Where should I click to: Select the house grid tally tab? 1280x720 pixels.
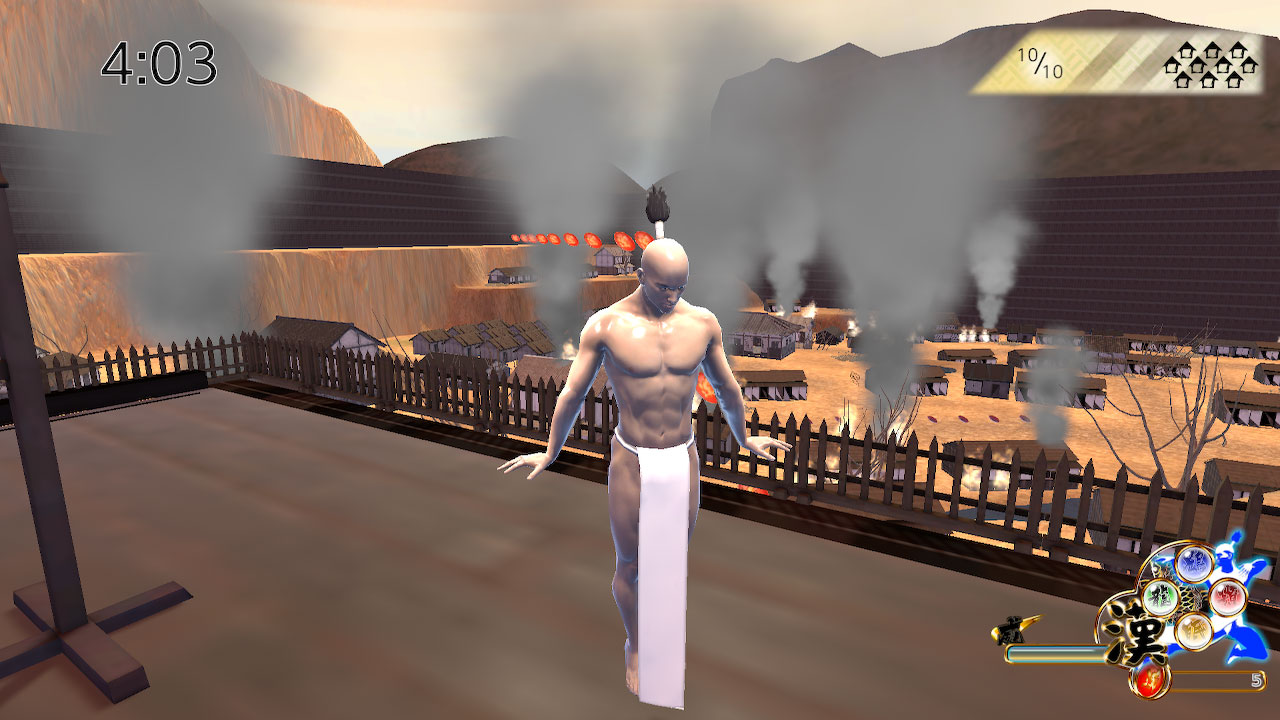1210,65
